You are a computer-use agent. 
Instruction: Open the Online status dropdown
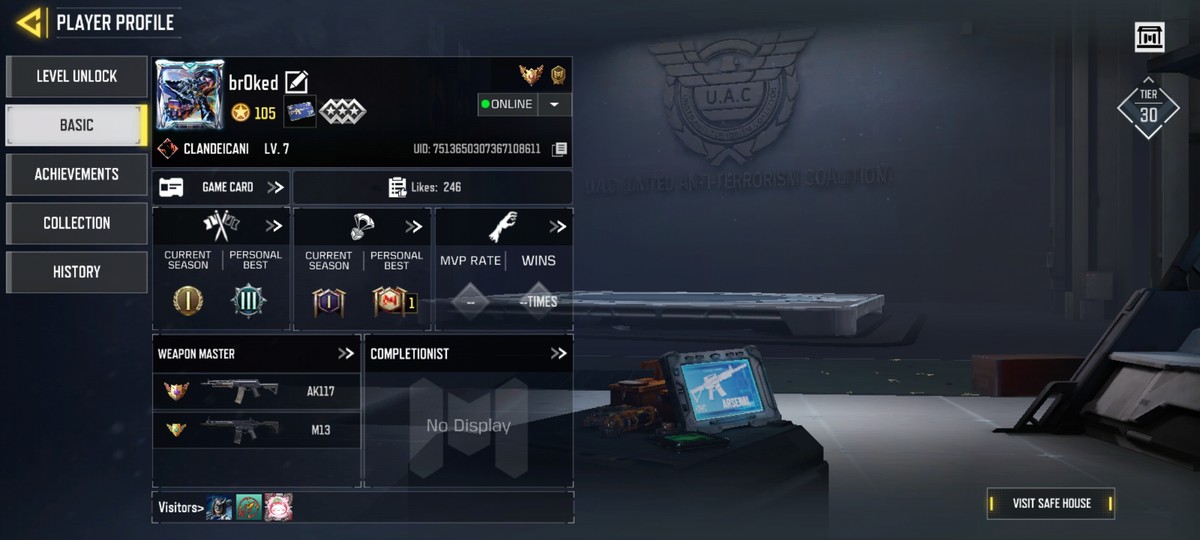555,104
